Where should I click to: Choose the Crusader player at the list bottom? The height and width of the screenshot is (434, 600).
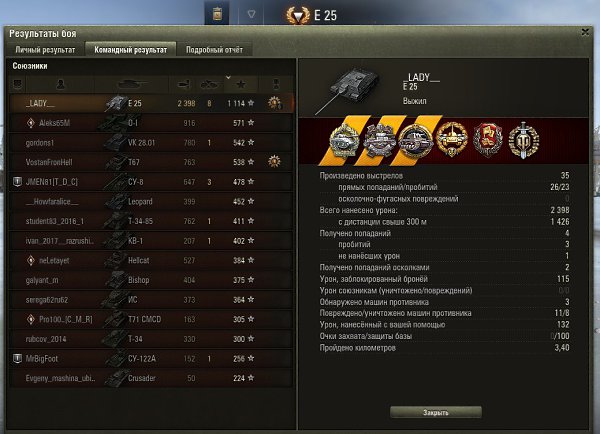click(150, 378)
